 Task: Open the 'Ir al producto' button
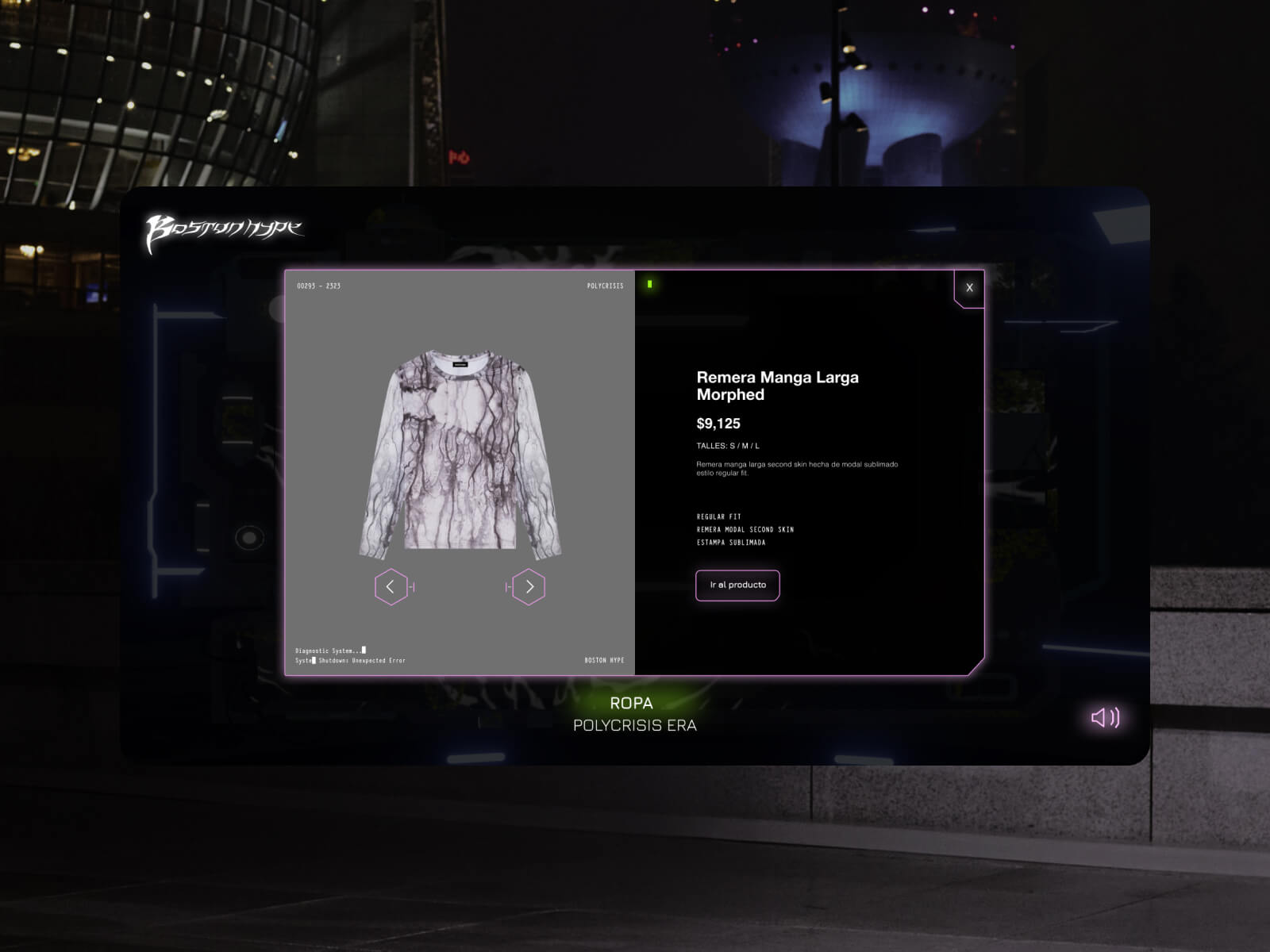point(737,585)
